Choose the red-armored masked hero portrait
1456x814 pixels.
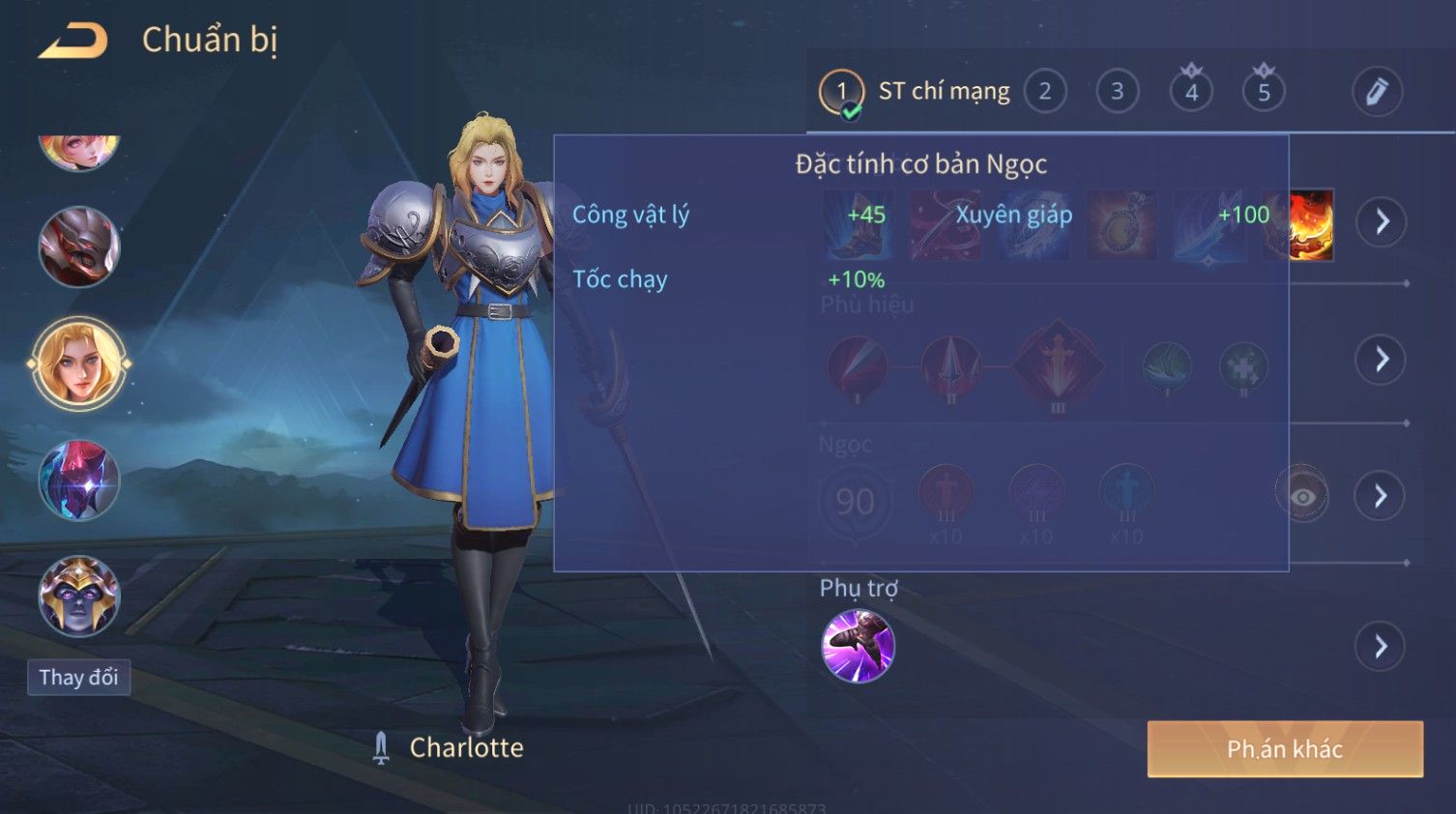coord(79,247)
